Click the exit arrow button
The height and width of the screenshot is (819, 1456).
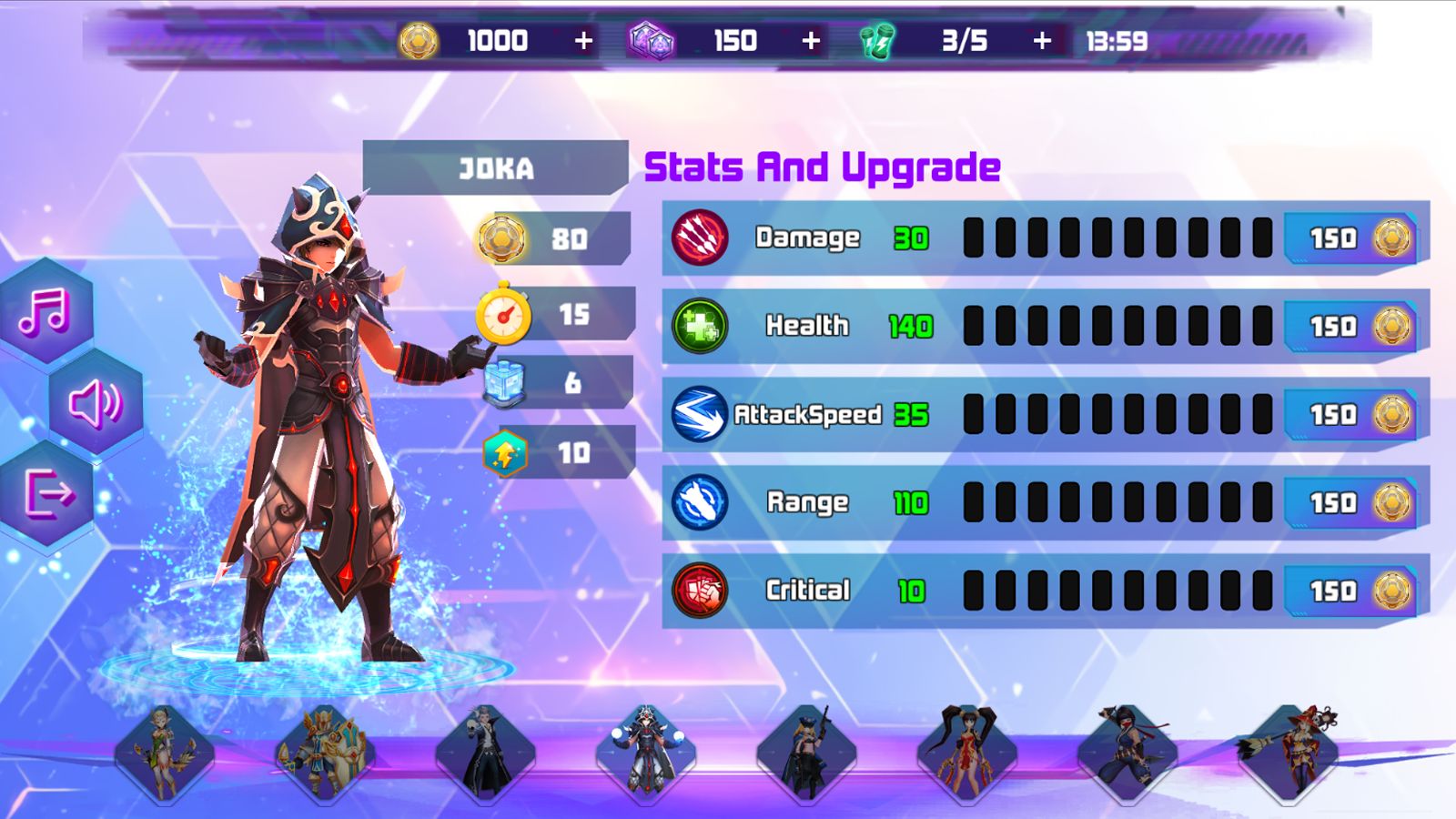pos(47,494)
